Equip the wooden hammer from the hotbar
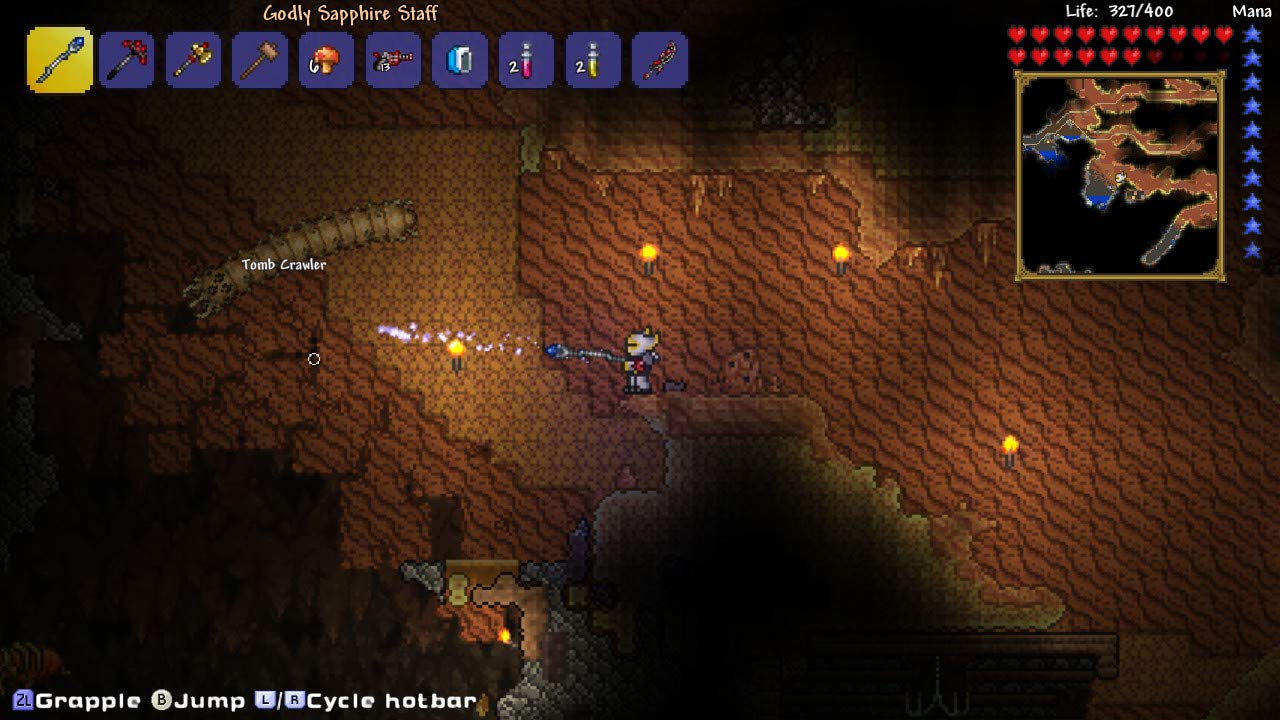This screenshot has width=1280, height=720. tap(260, 60)
